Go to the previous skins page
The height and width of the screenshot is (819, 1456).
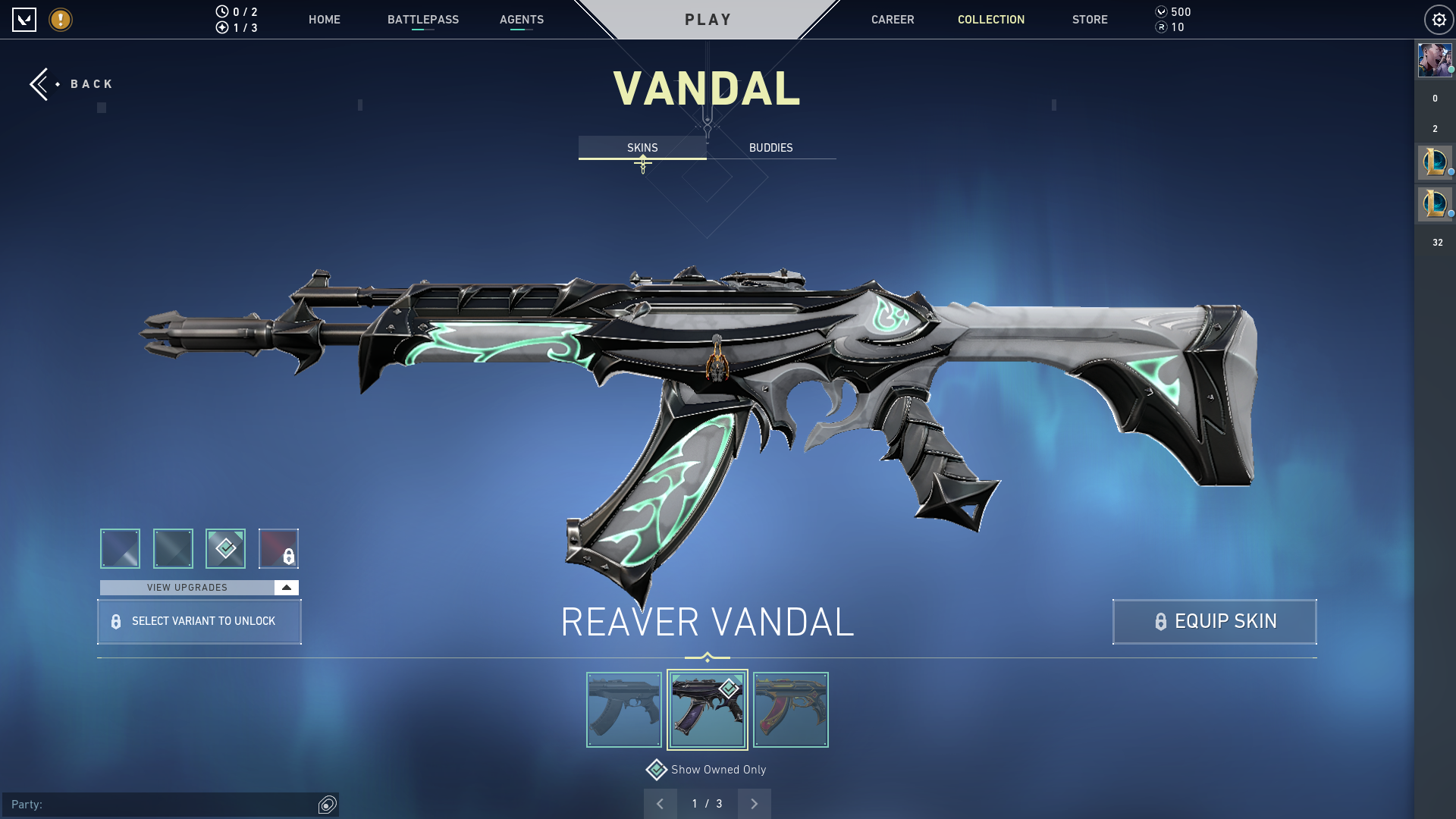tap(661, 803)
